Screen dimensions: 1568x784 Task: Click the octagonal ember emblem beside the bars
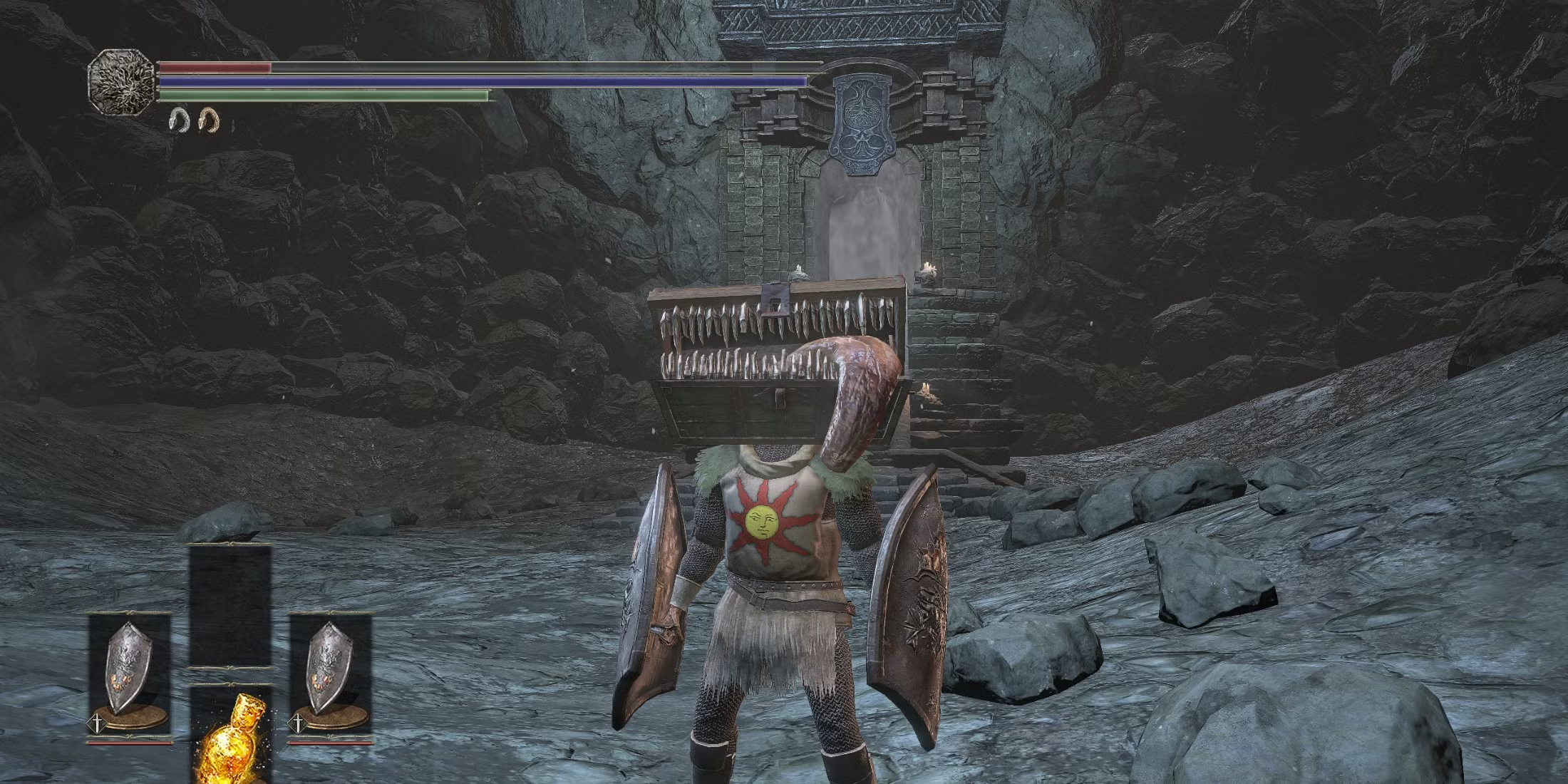coord(120,80)
